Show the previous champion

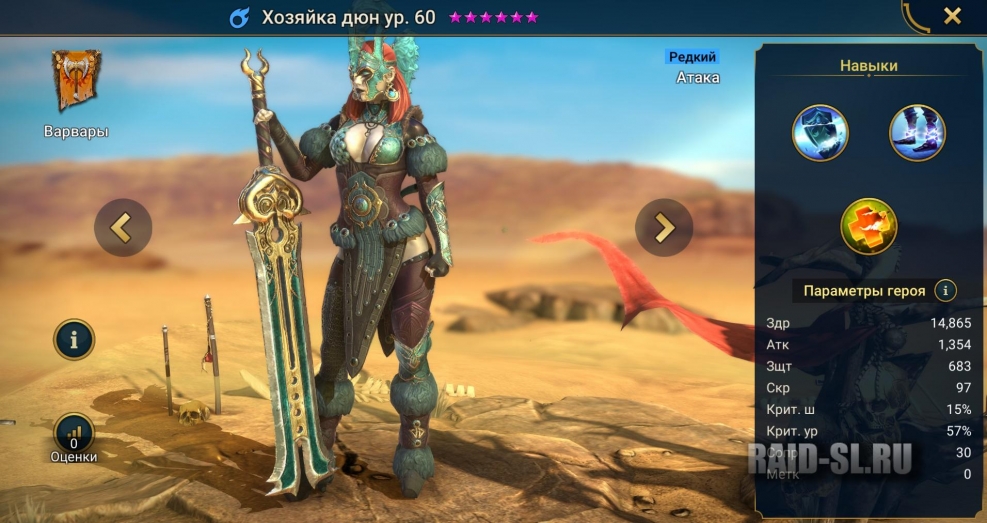point(123,228)
